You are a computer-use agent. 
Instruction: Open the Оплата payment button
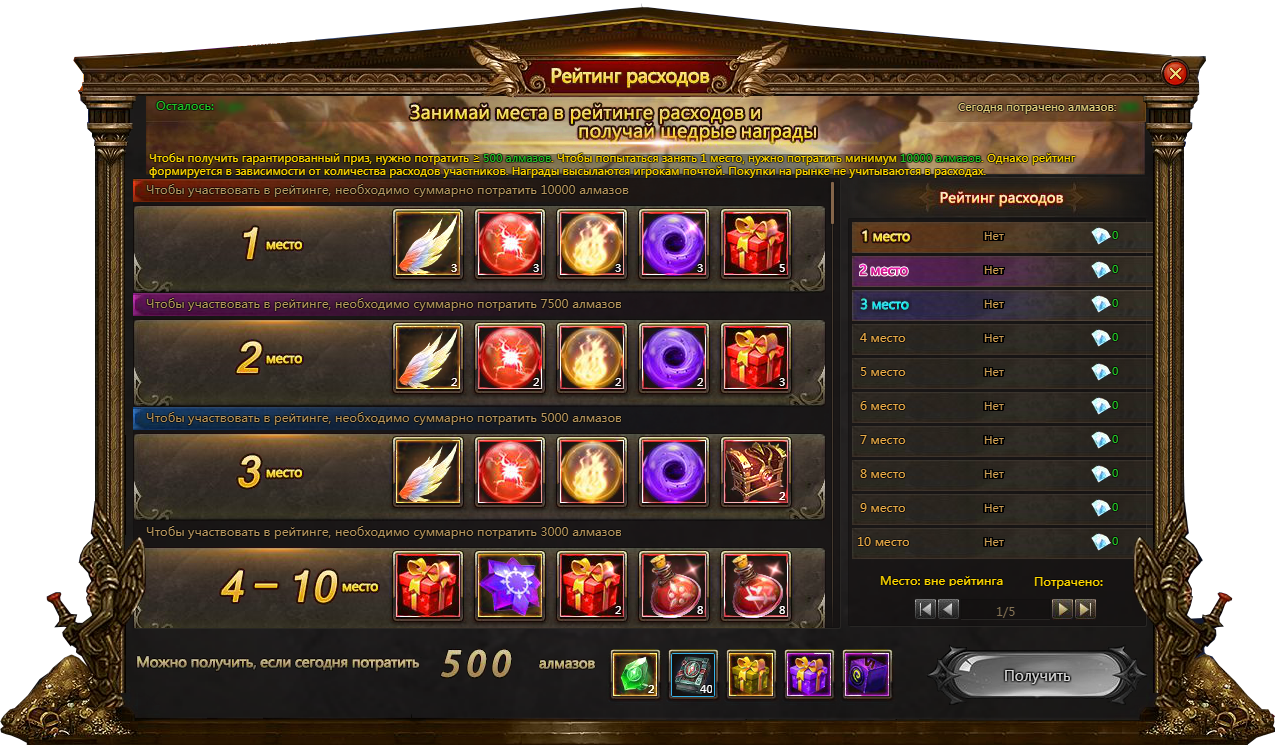point(262,41)
